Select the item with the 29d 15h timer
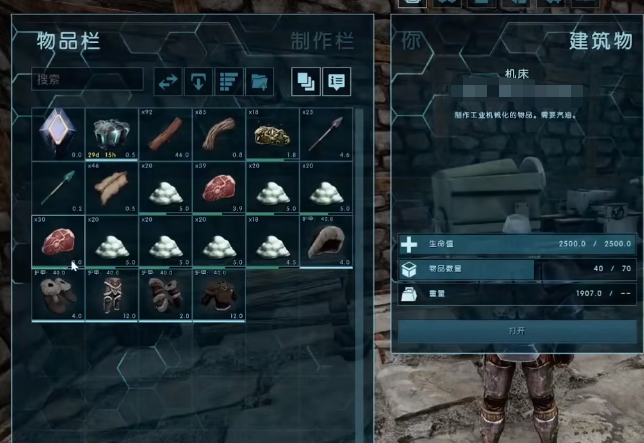Screen dimensions: 644x443 (x=111, y=133)
